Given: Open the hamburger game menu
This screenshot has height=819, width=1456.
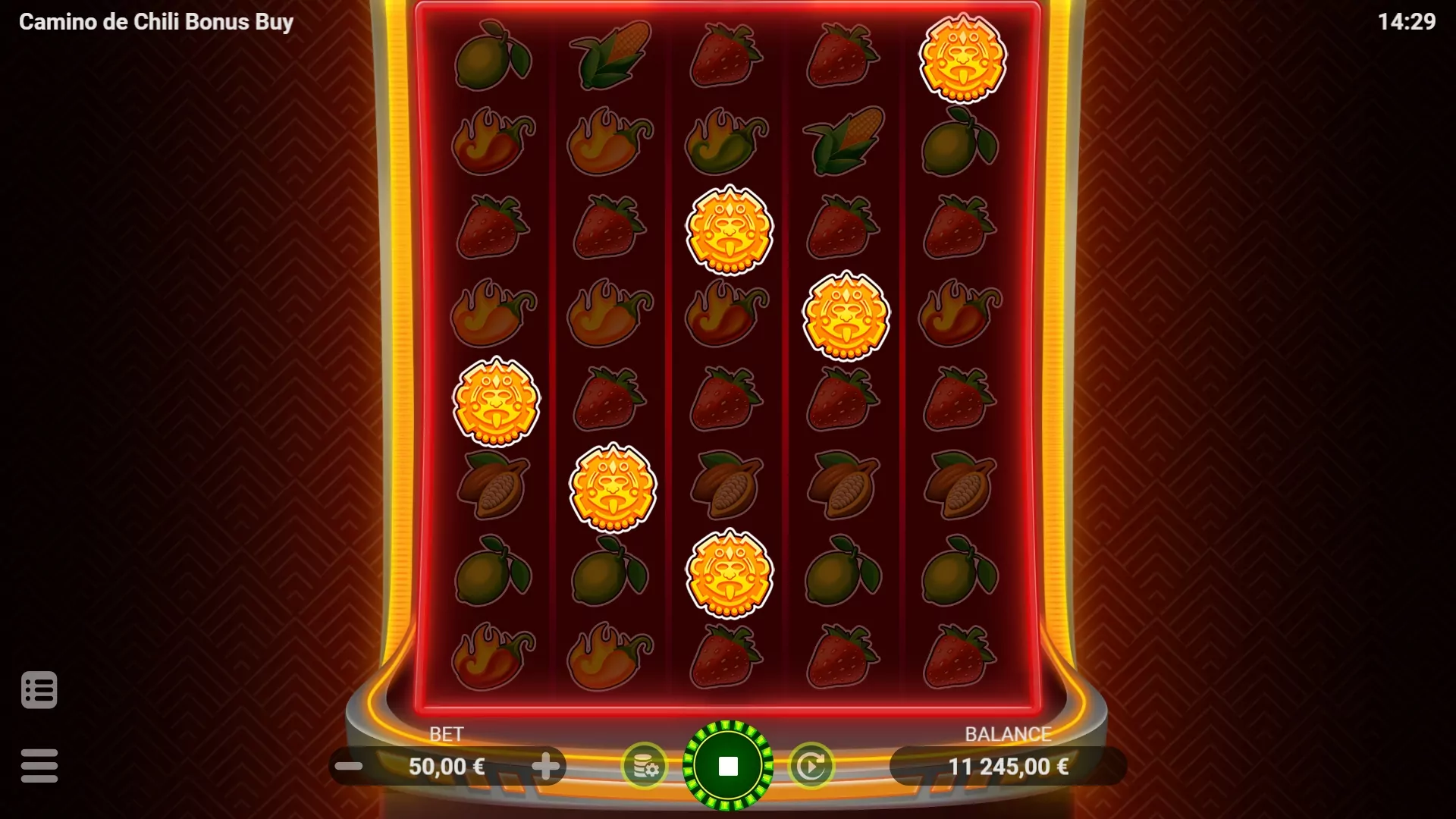Looking at the screenshot, I should pos(40,765).
